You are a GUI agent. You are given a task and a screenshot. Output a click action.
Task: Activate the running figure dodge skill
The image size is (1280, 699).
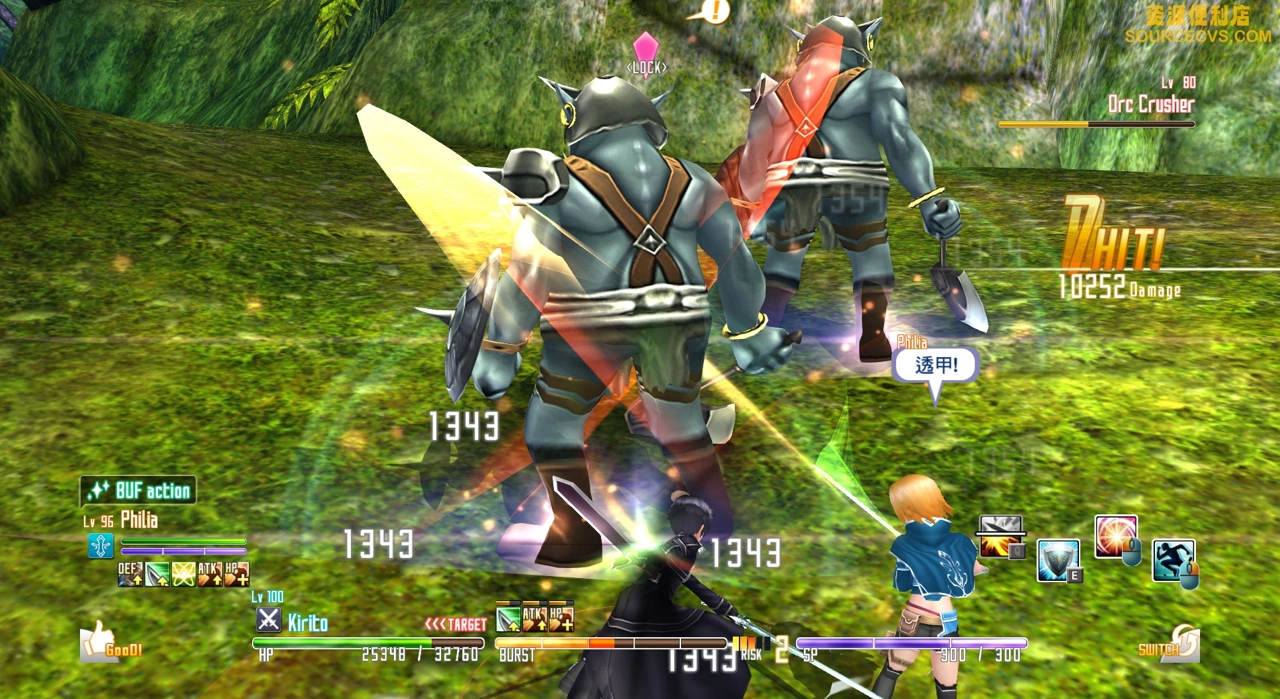coord(1172,559)
